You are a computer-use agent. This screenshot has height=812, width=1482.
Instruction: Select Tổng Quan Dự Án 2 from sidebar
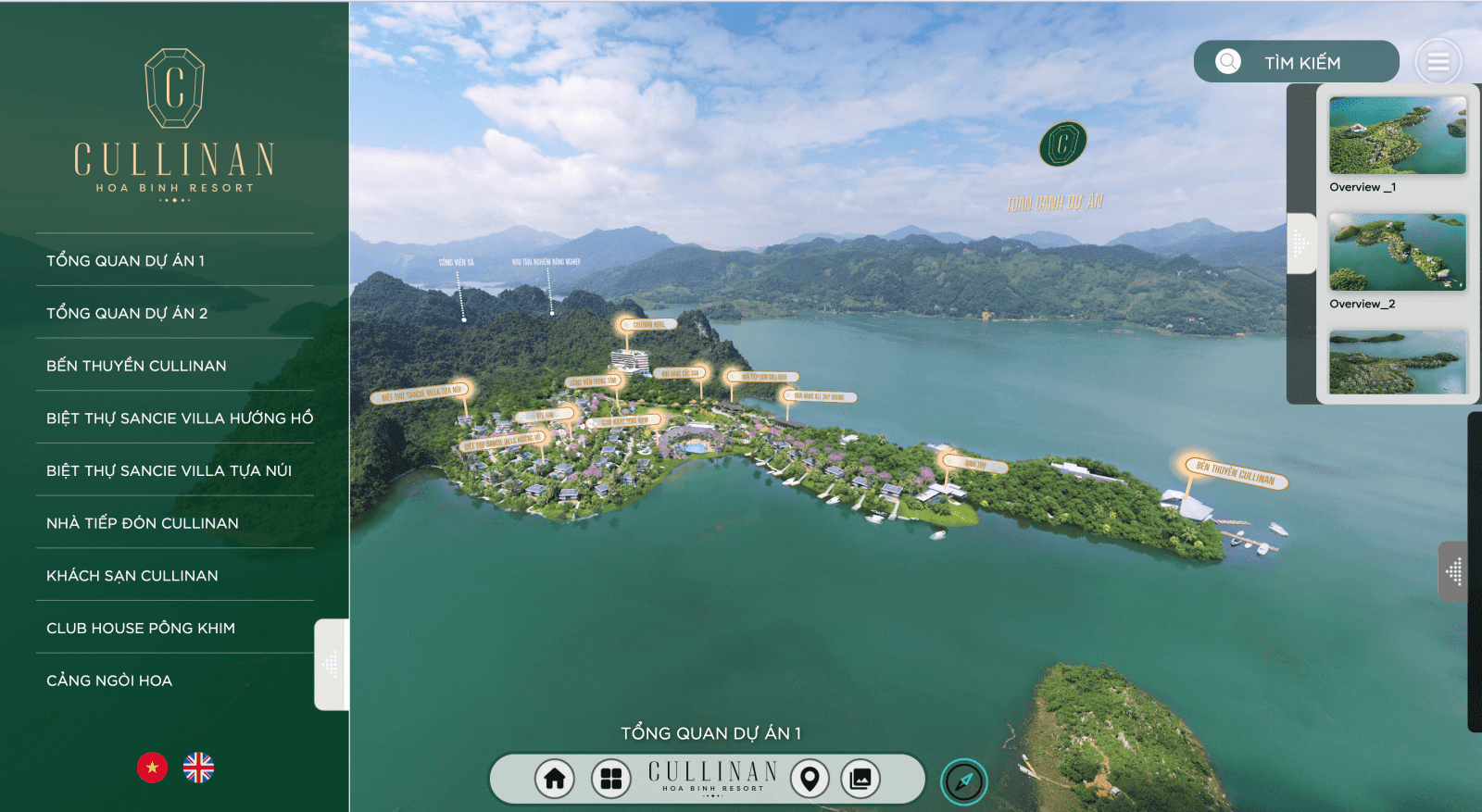click(127, 313)
